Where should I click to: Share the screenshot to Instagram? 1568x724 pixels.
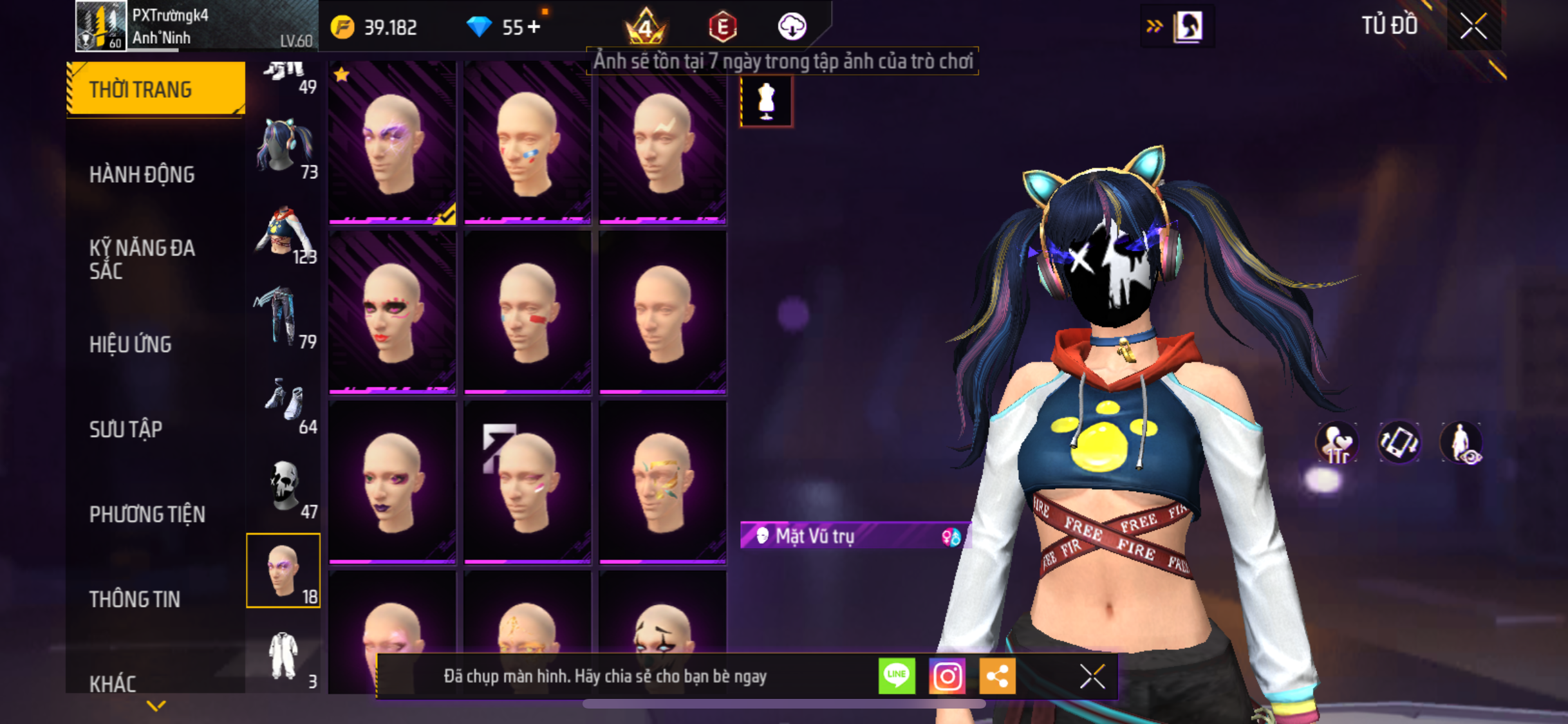click(x=947, y=676)
